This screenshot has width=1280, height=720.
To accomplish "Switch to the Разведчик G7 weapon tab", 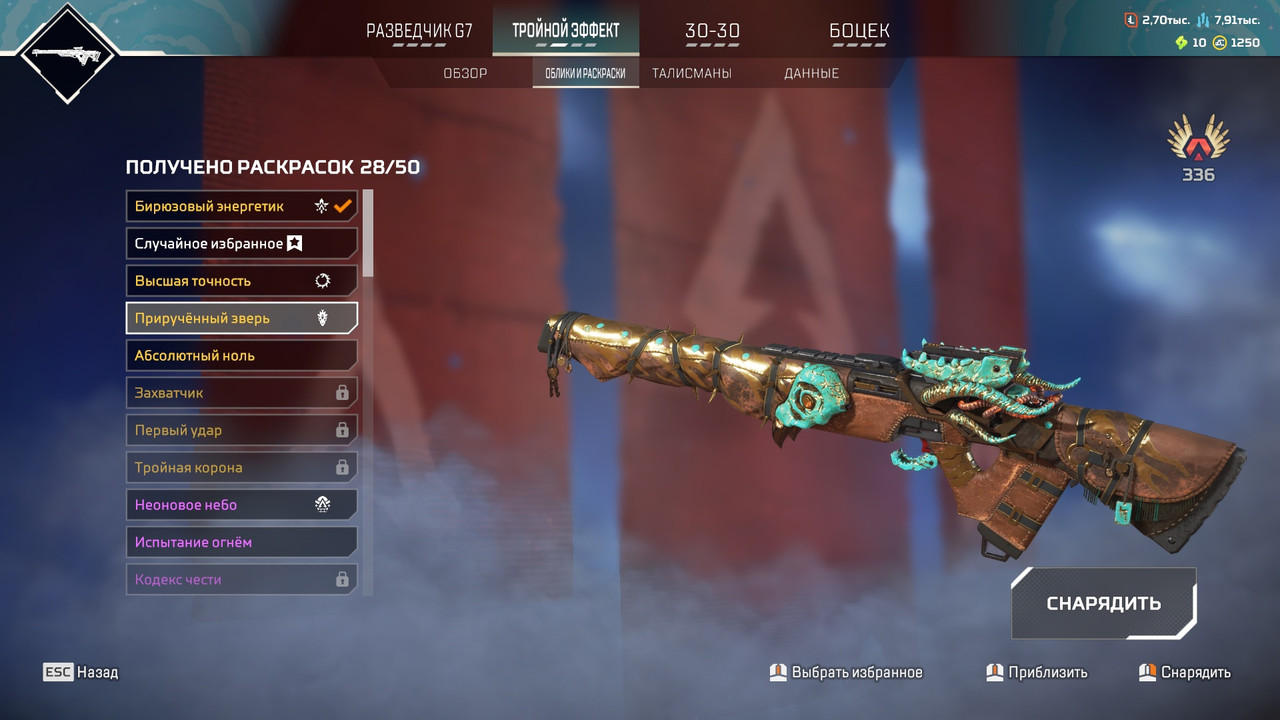I will tap(419, 31).
